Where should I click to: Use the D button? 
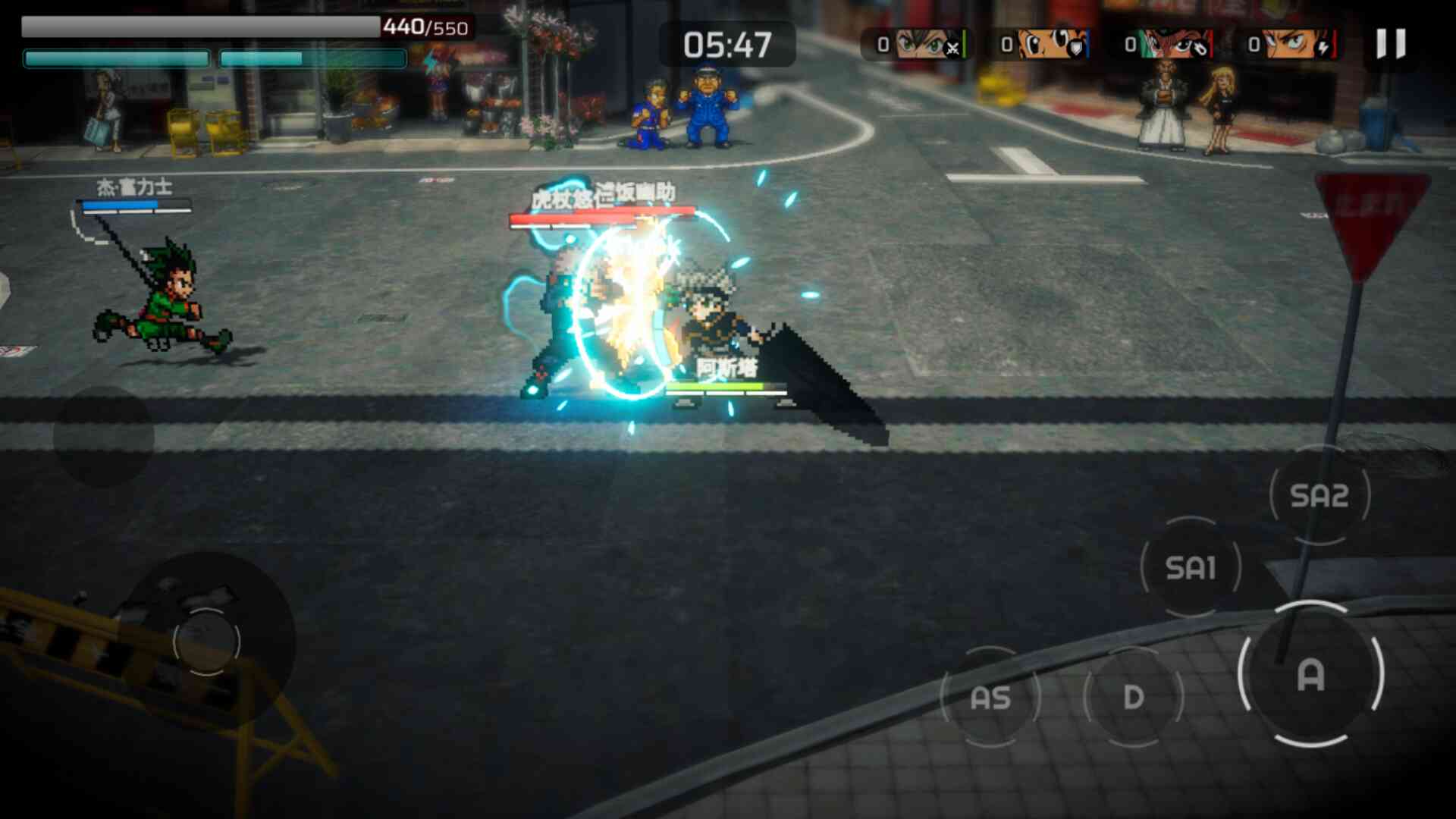[x=1134, y=697]
